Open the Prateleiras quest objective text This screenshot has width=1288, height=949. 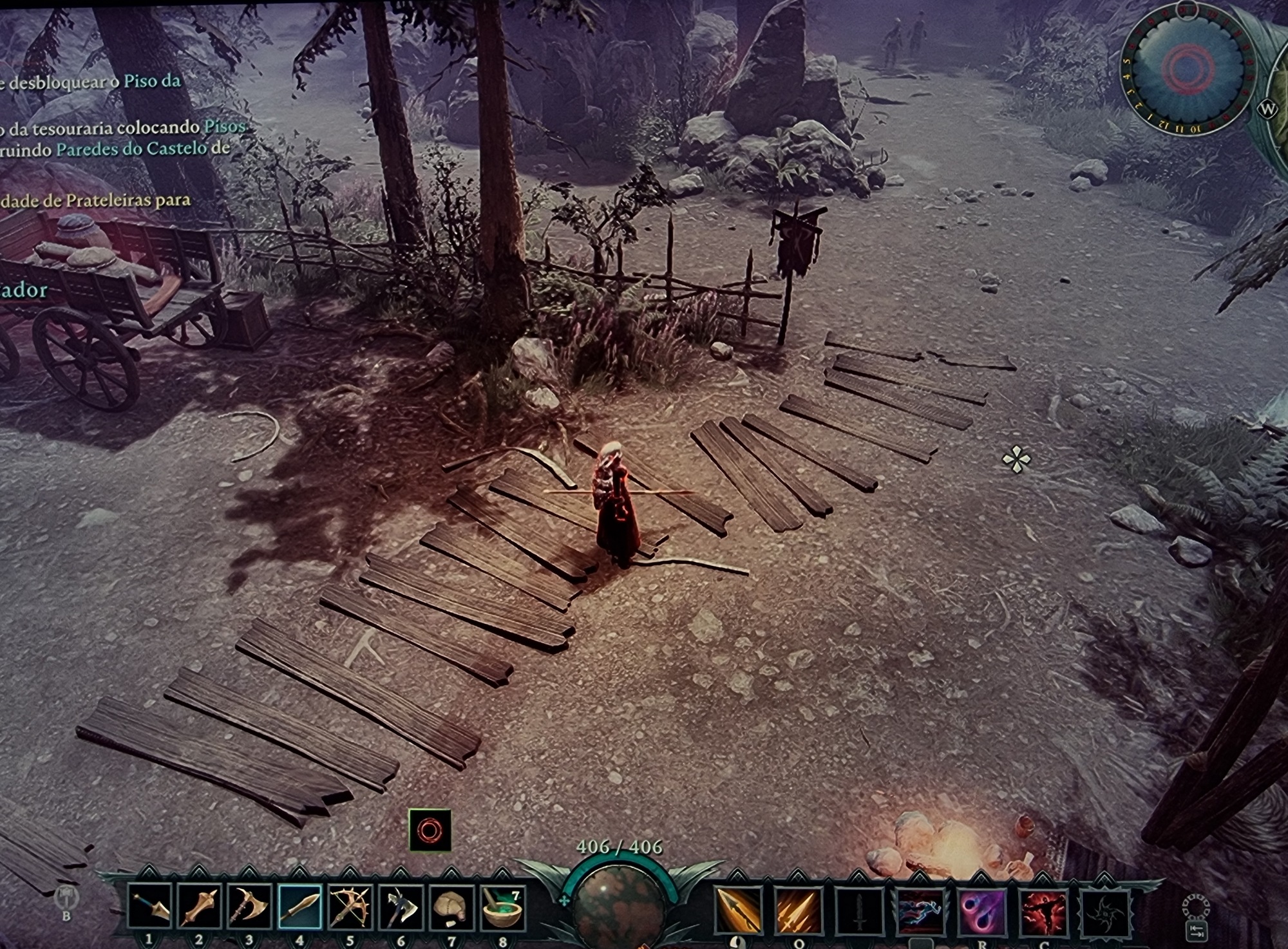(x=97, y=200)
